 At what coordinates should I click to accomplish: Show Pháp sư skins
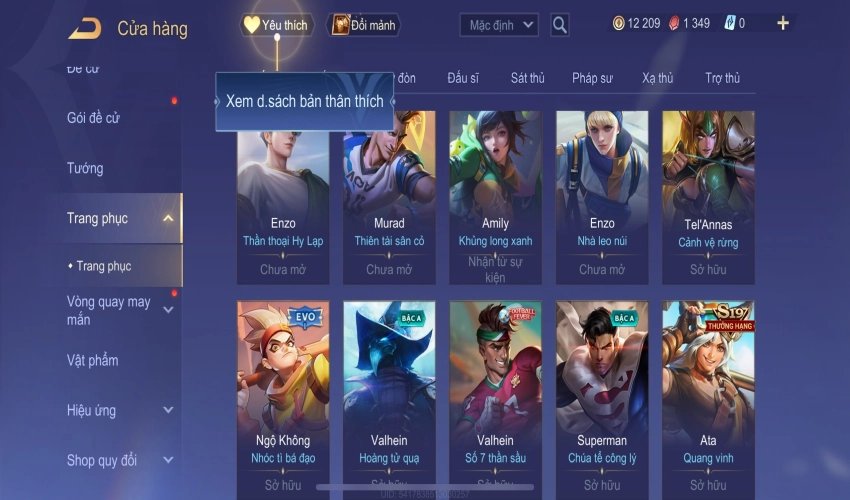(x=591, y=78)
